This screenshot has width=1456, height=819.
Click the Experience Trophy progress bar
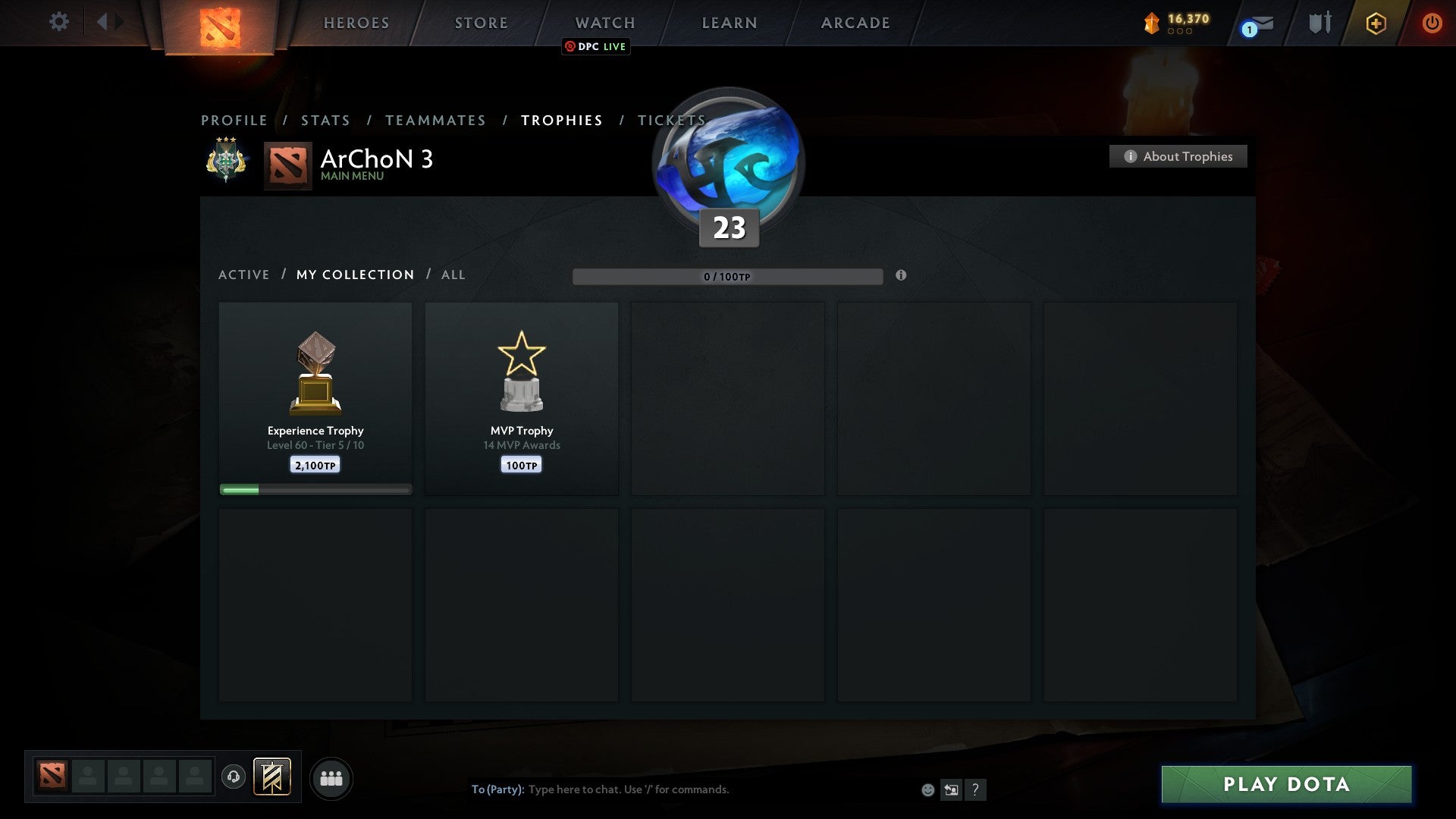[315, 489]
